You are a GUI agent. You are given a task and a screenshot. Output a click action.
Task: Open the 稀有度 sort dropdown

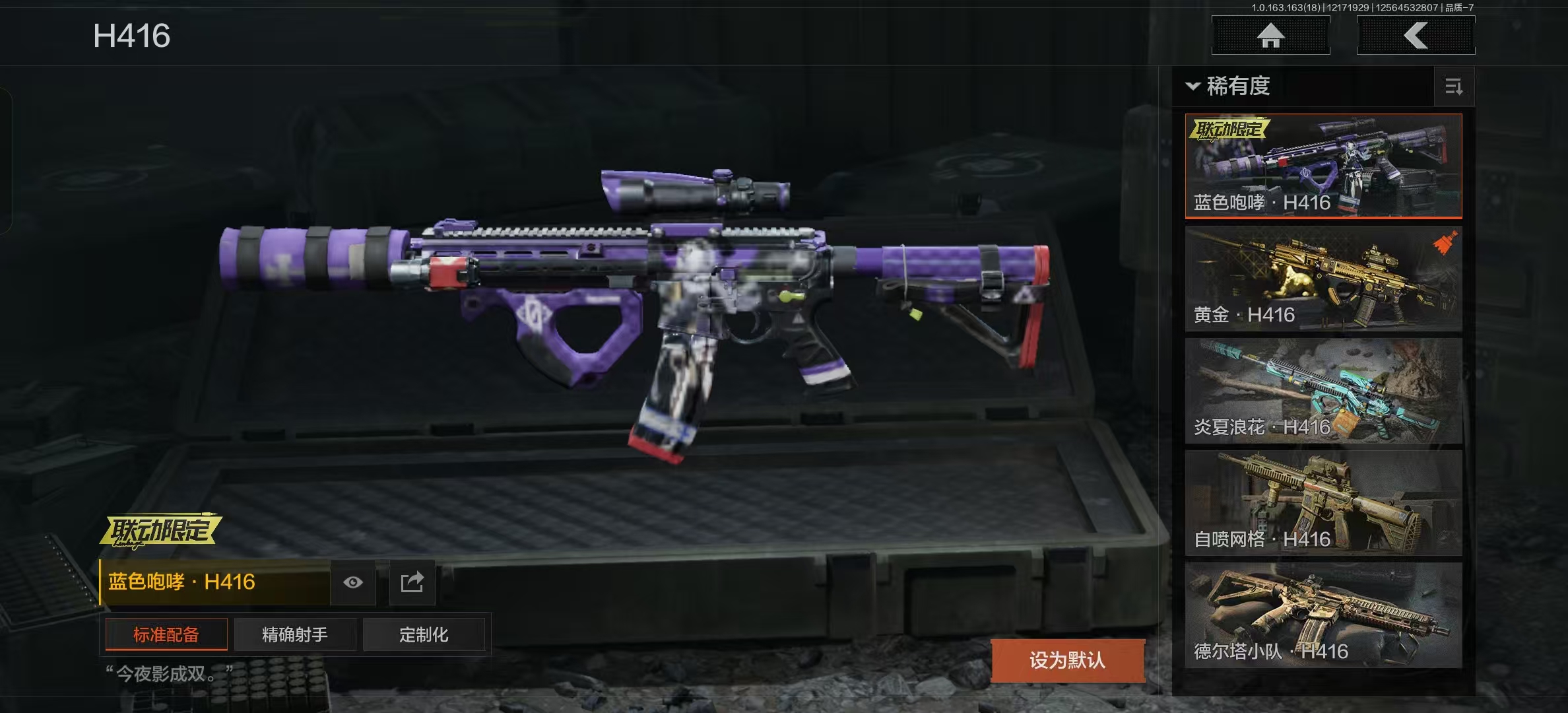[1229, 86]
